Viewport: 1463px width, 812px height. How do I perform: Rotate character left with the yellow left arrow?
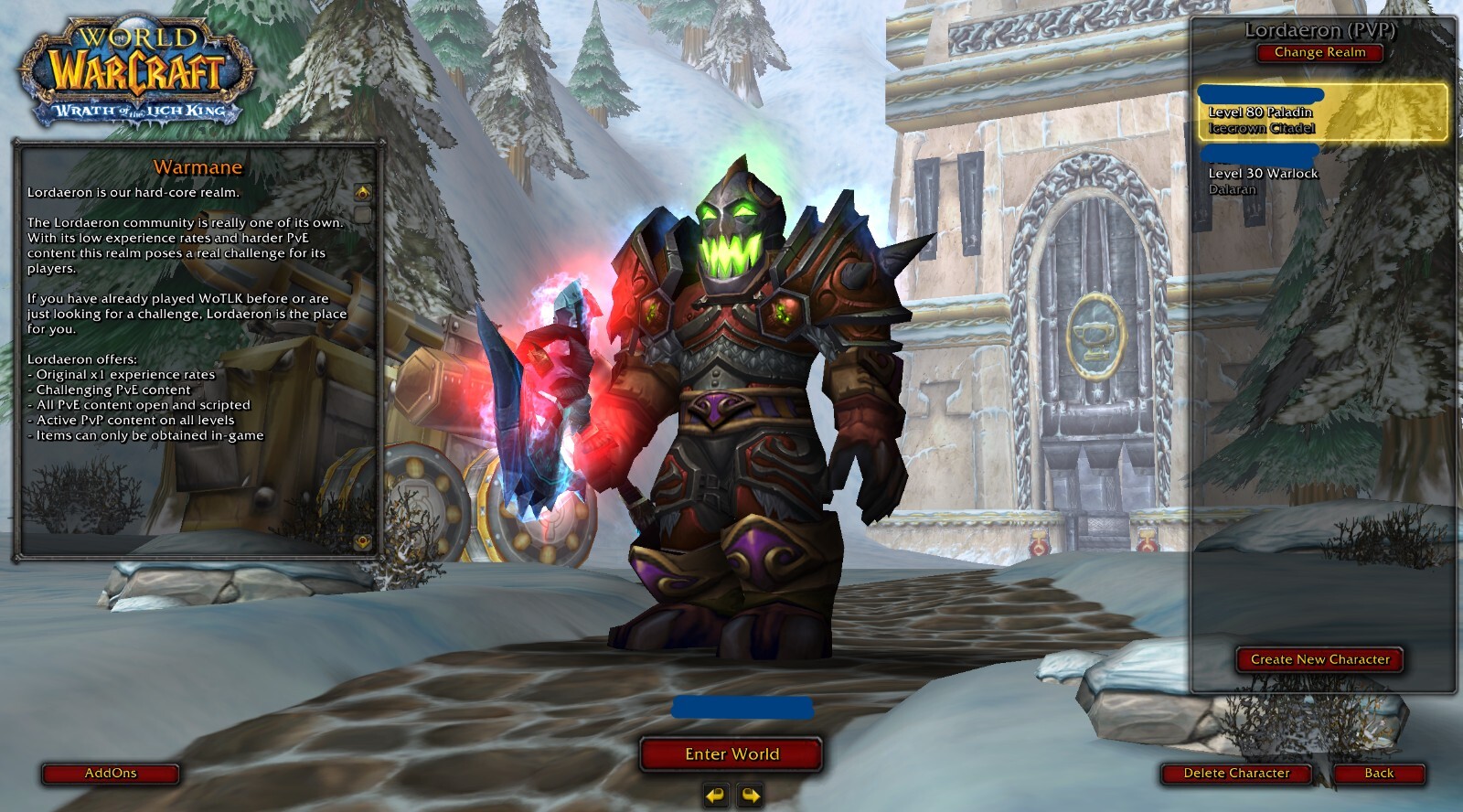click(x=716, y=796)
